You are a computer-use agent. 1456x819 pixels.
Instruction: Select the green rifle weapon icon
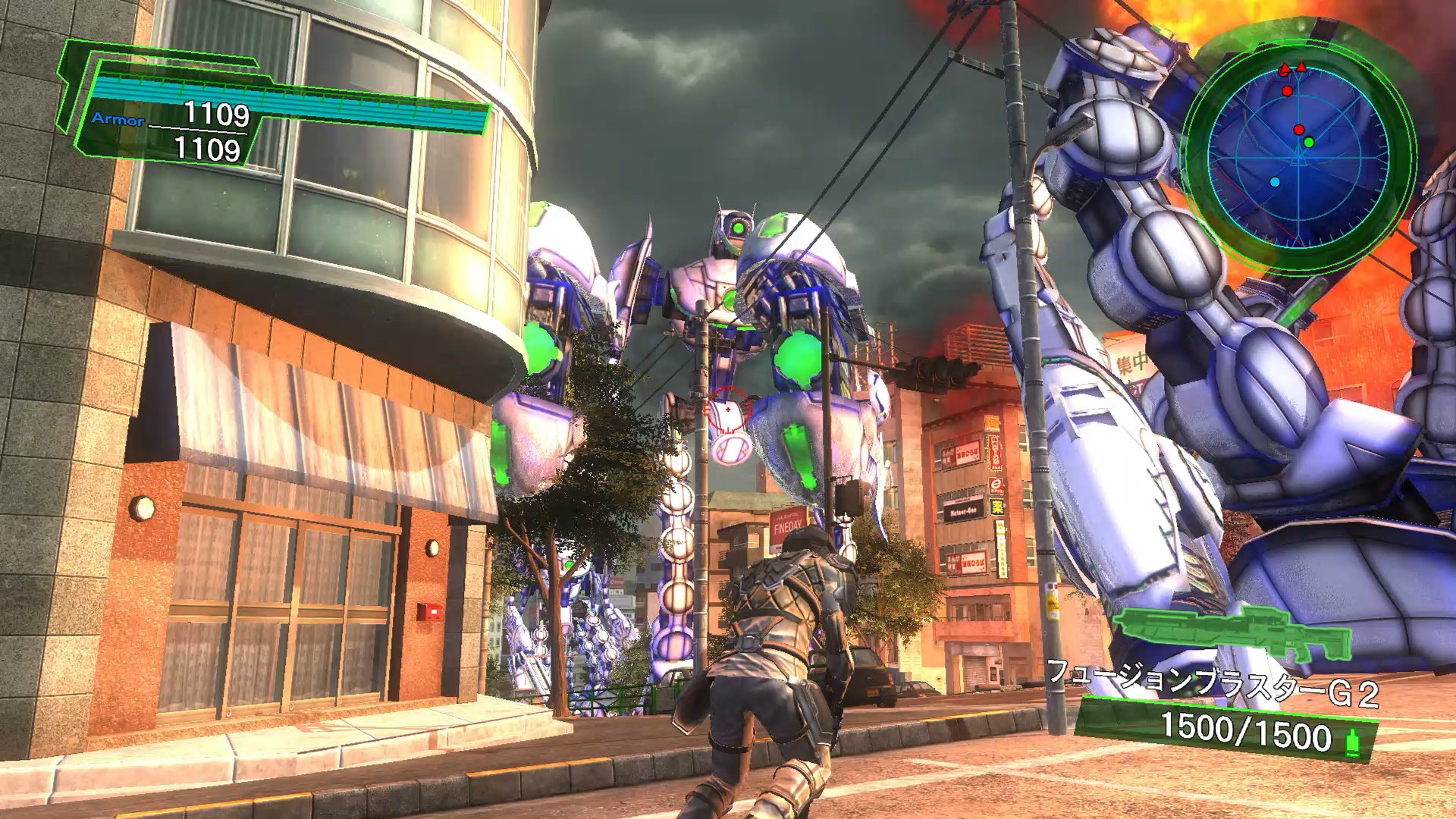pos(1231,633)
